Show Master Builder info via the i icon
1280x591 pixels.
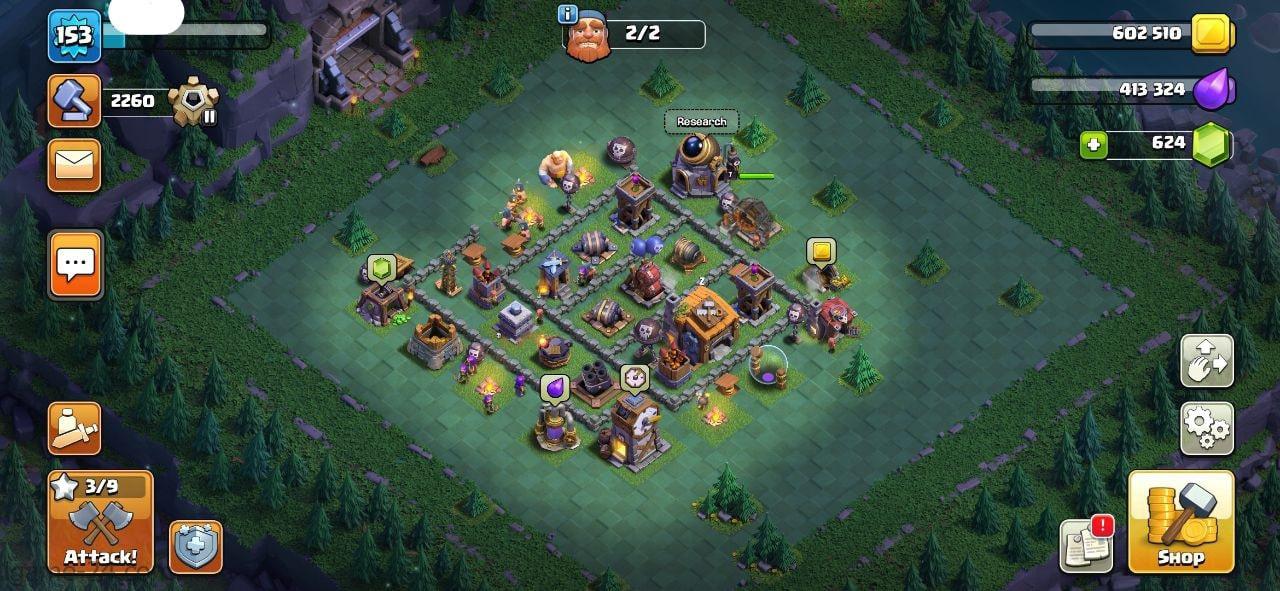[x=569, y=14]
